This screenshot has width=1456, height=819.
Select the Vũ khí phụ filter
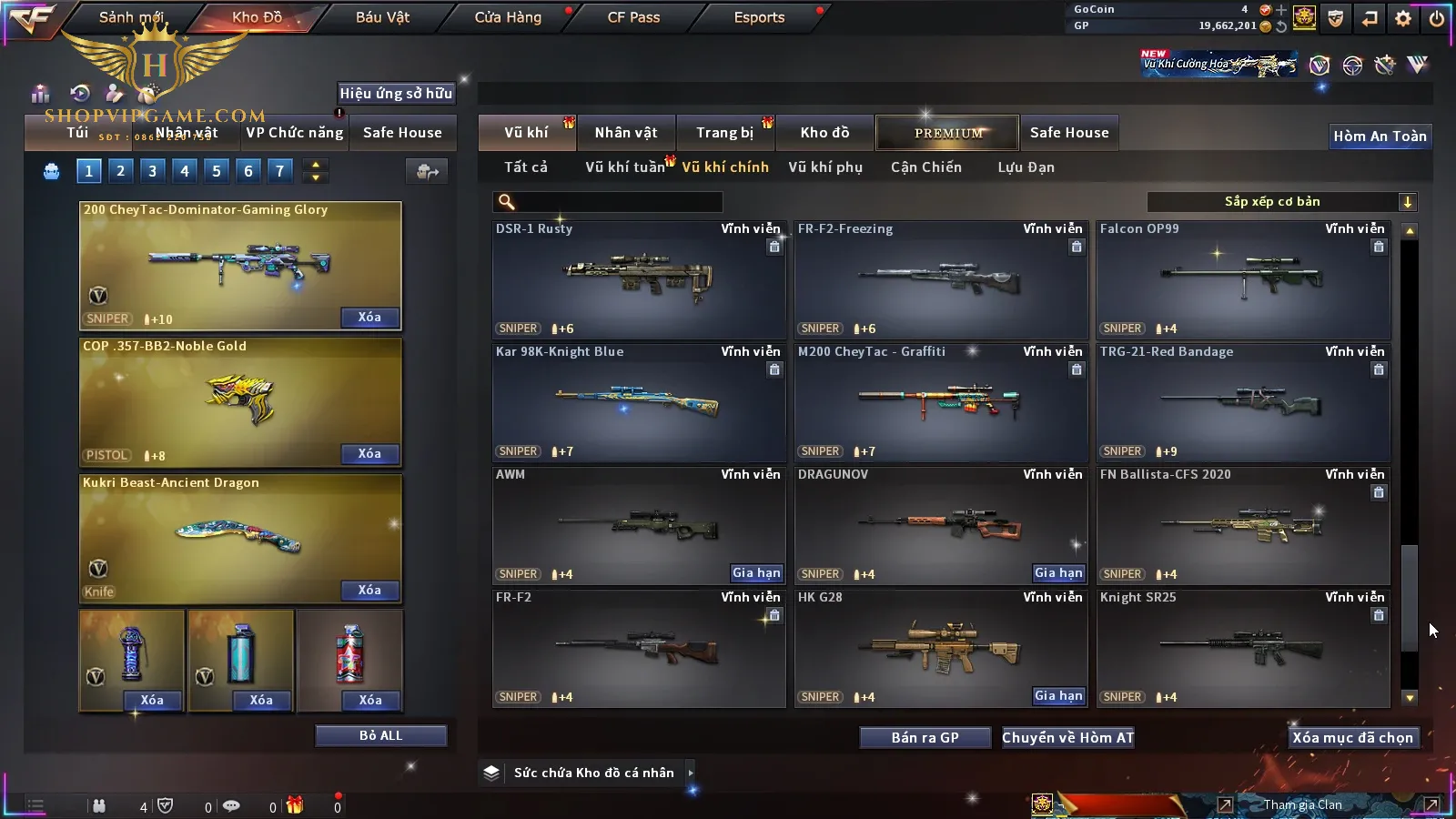click(x=824, y=167)
